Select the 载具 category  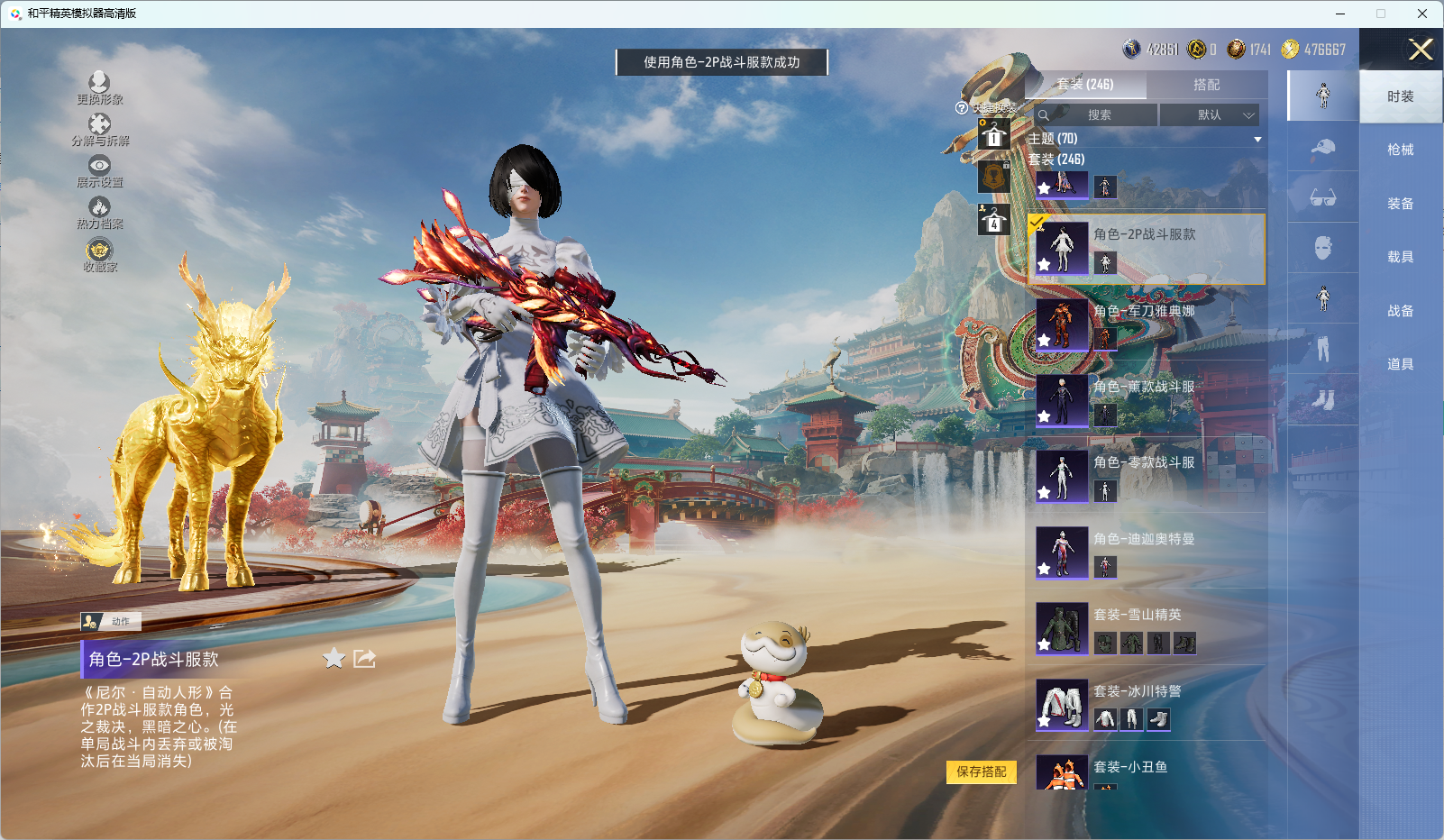tap(1400, 257)
